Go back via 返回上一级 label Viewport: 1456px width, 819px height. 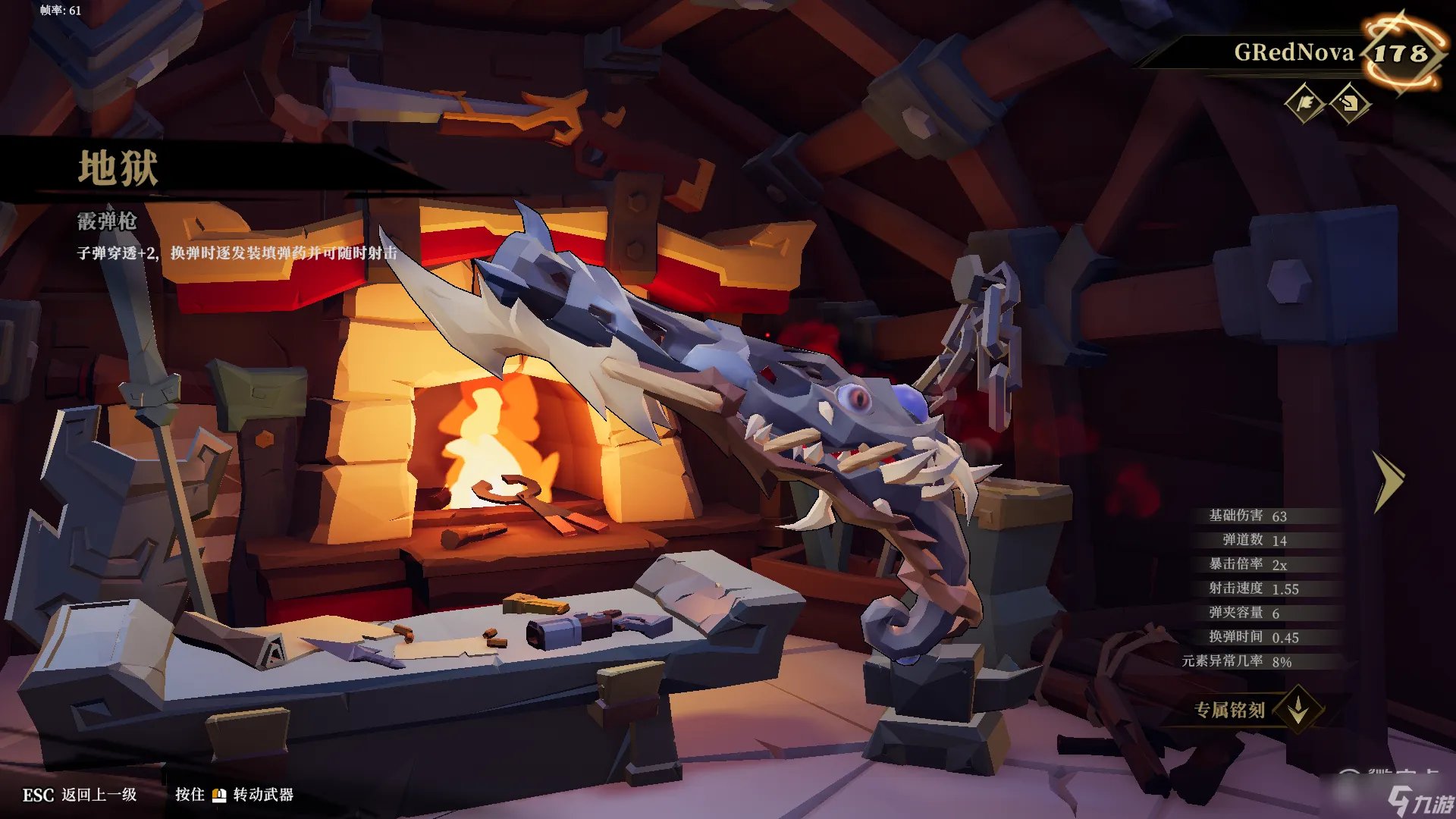pyautogui.click(x=99, y=795)
